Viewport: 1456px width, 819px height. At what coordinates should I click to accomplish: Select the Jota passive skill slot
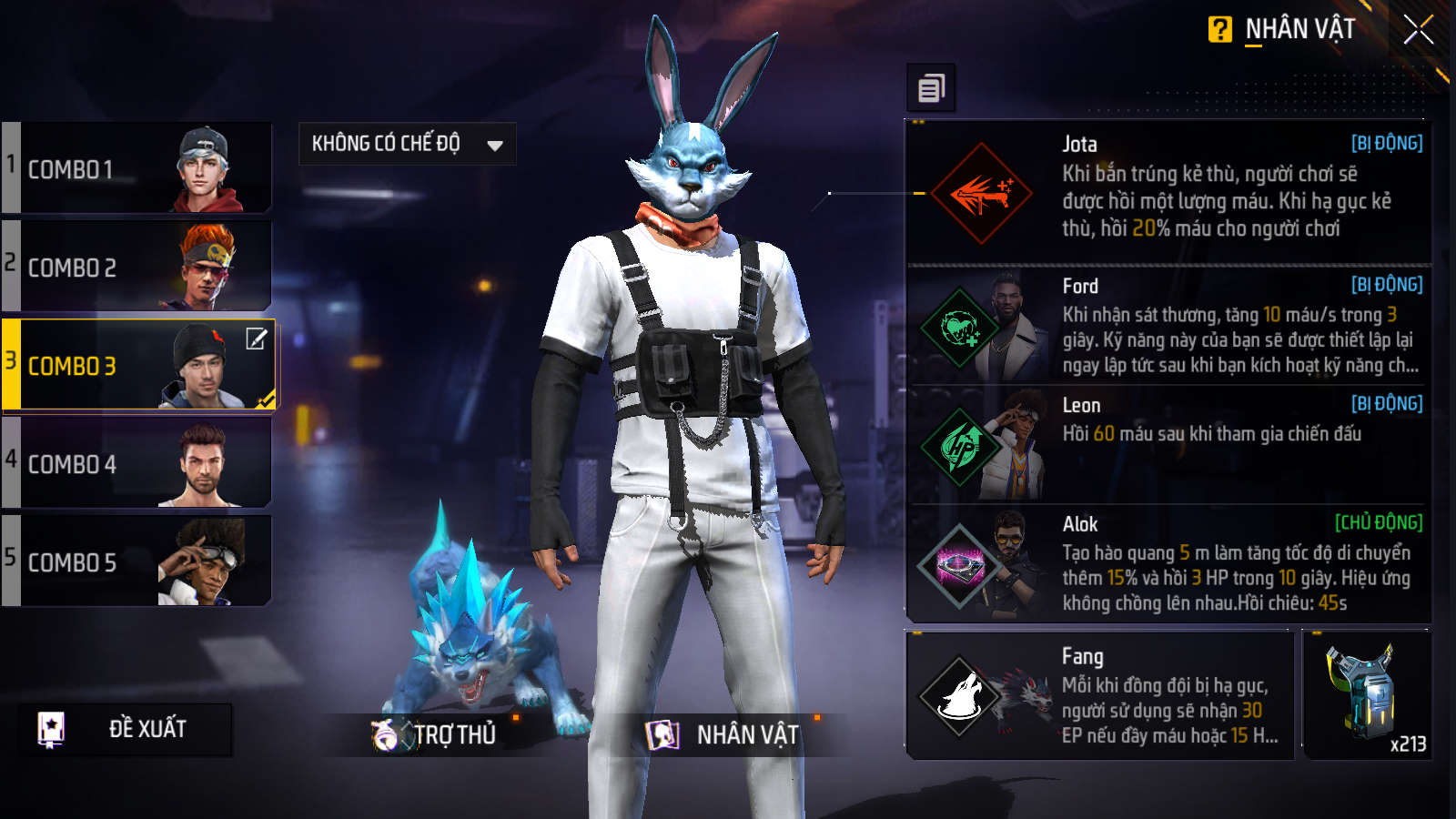(1168, 192)
